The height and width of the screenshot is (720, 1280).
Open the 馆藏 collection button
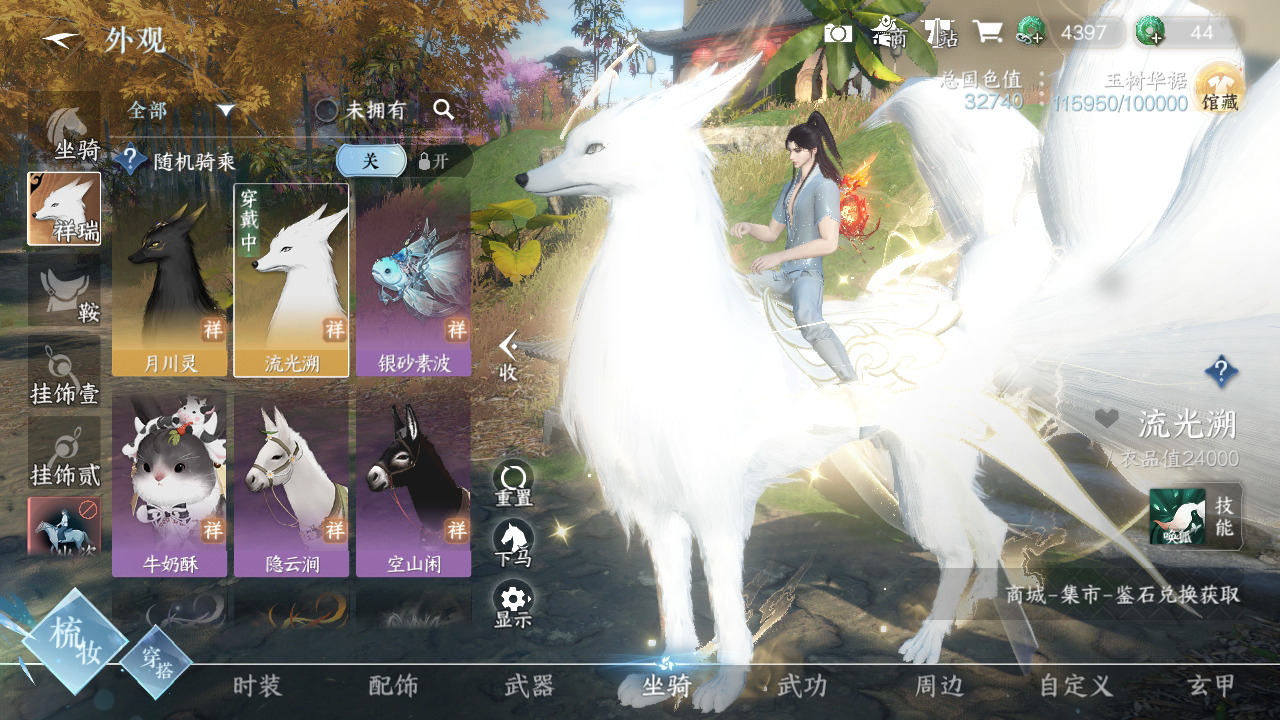(1220, 90)
